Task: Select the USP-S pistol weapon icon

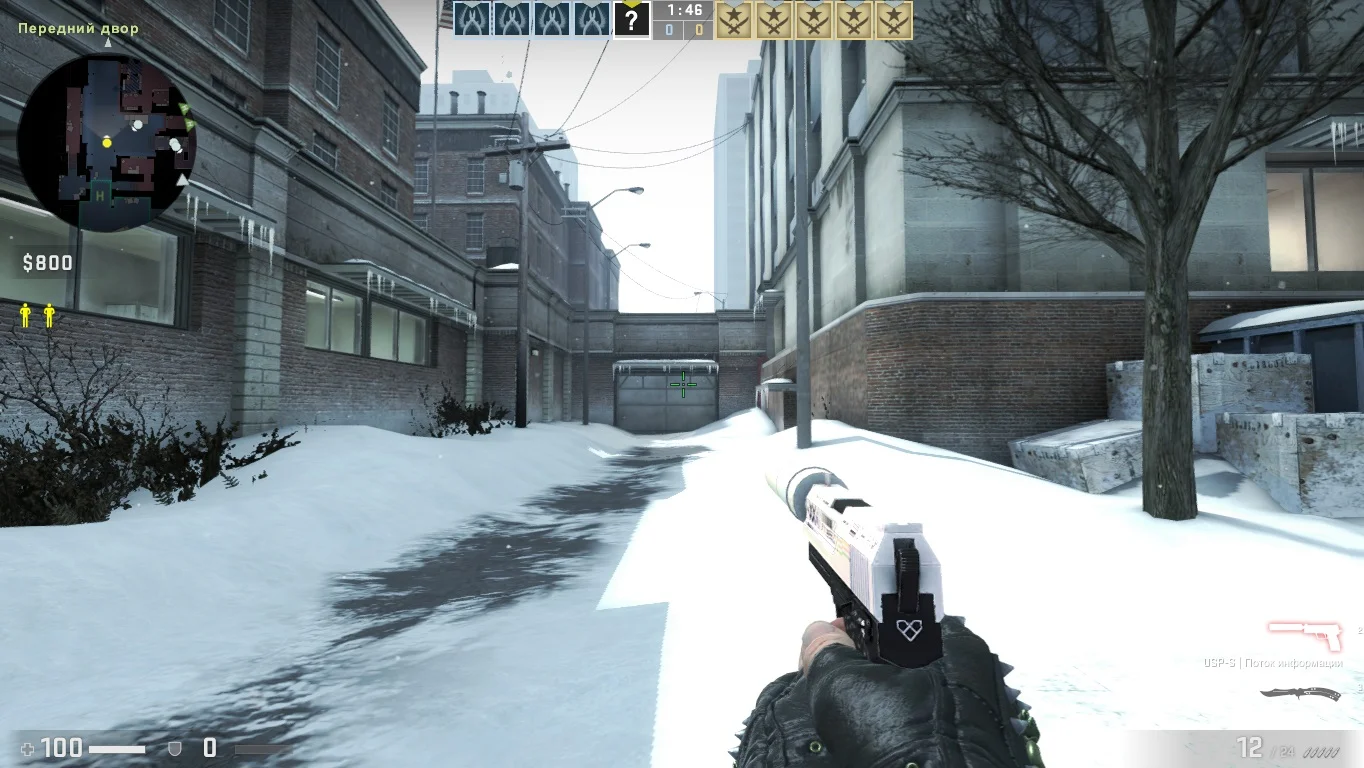Action: (1305, 634)
